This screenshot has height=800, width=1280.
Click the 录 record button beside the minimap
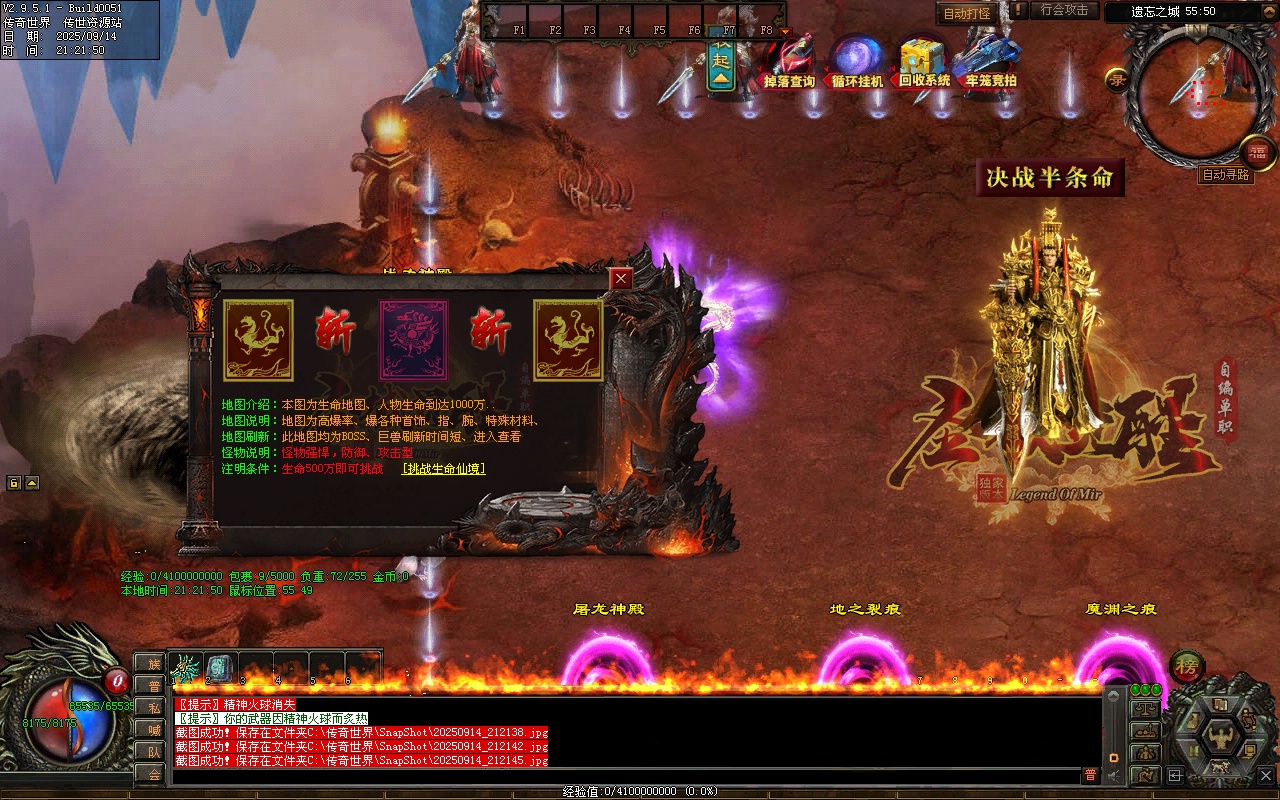click(1116, 79)
